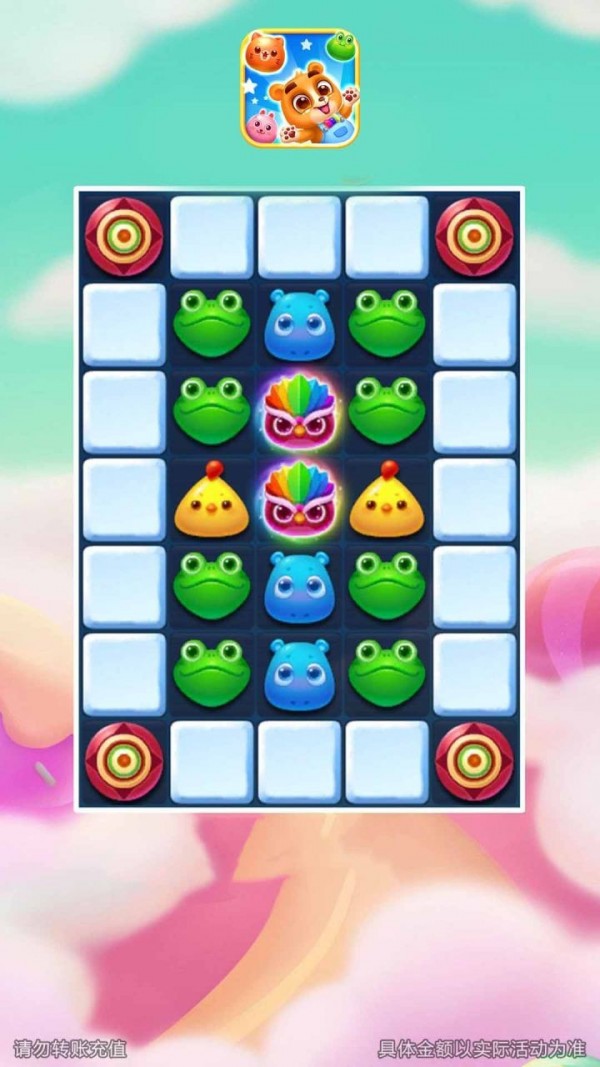
Task: Select the rainbow owl between the yellow chicks
Action: (x=299, y=499)
